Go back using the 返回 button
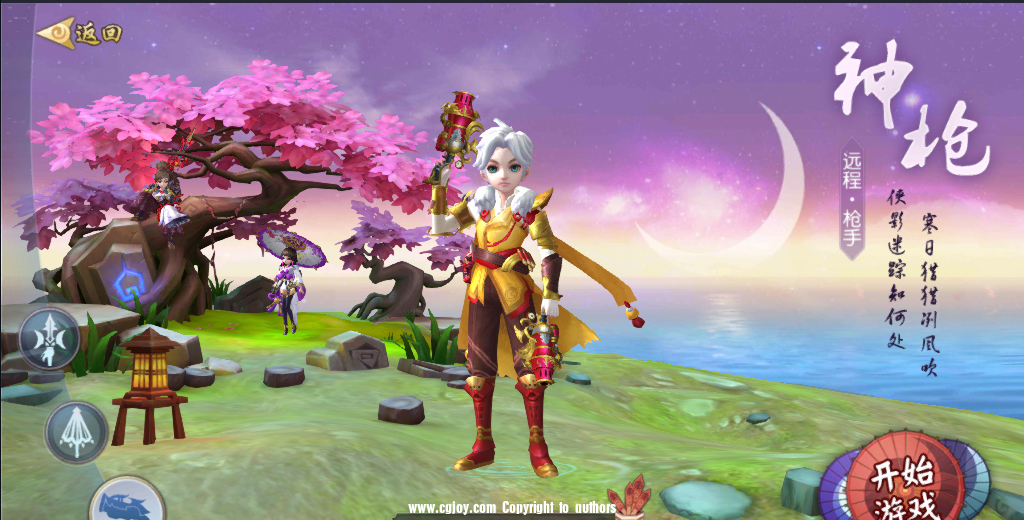Screen dimensions: 1024x520 click(x=80, y=33)
